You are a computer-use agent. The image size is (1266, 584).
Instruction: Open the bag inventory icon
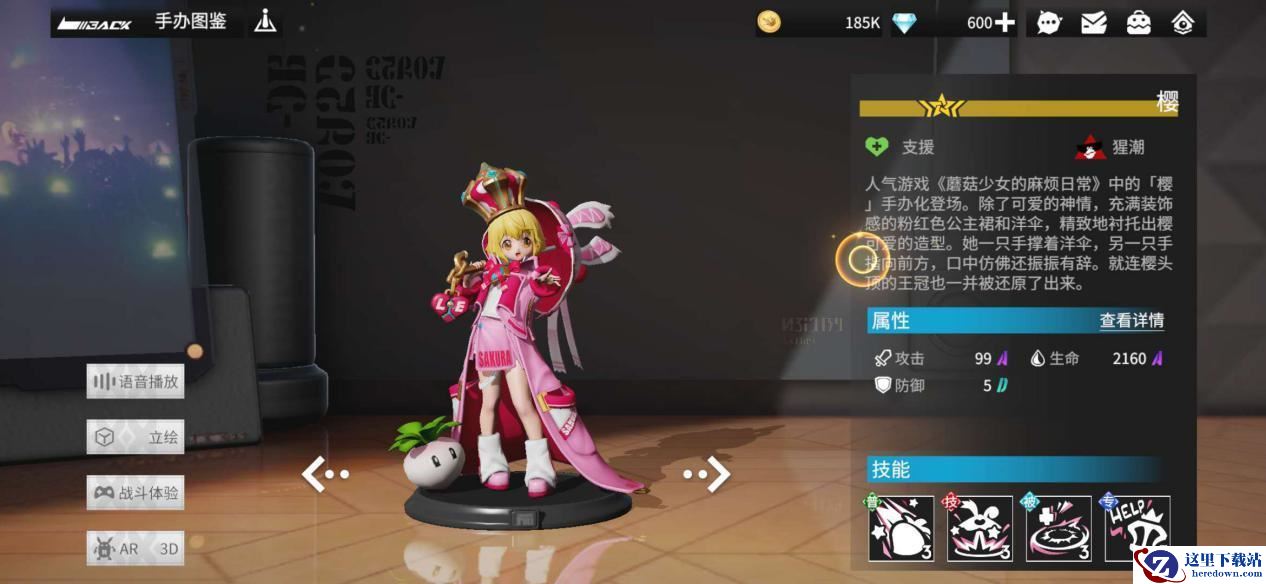[x=1139, y=22]
